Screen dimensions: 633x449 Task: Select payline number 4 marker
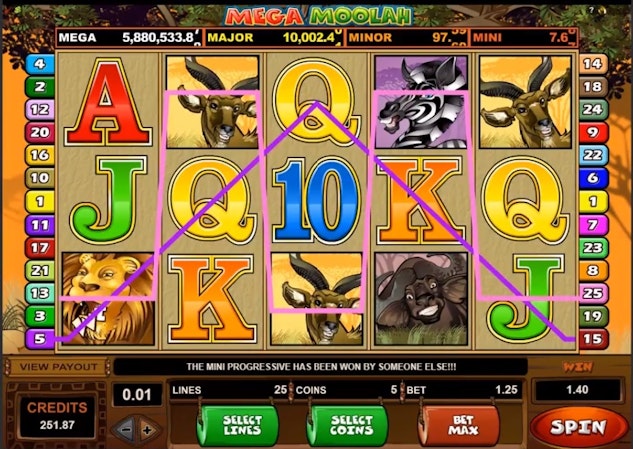click(x=41, y=63)
